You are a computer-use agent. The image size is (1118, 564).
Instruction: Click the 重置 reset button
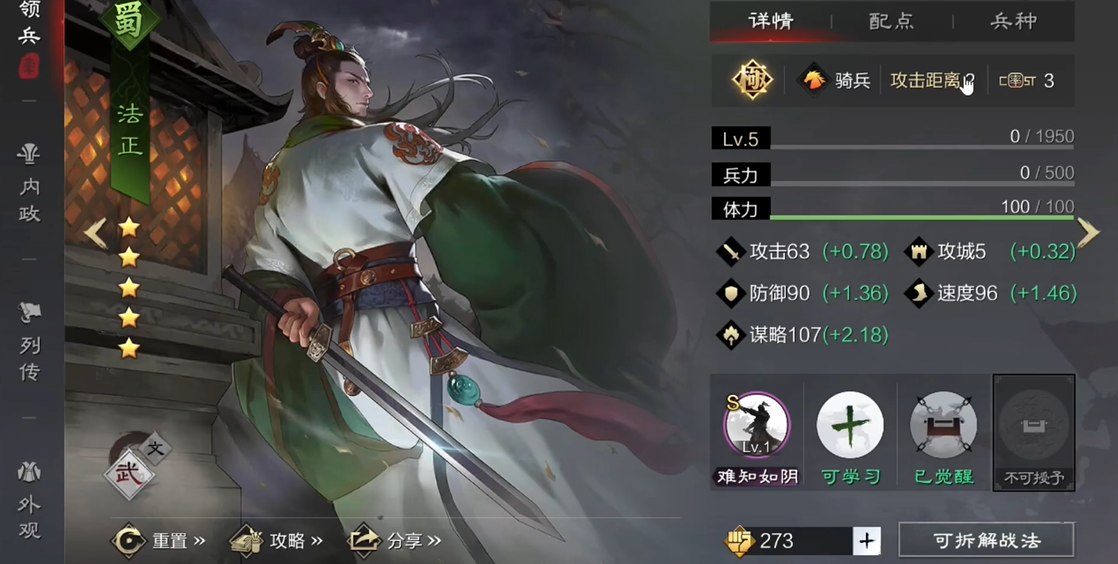(158, 541)
